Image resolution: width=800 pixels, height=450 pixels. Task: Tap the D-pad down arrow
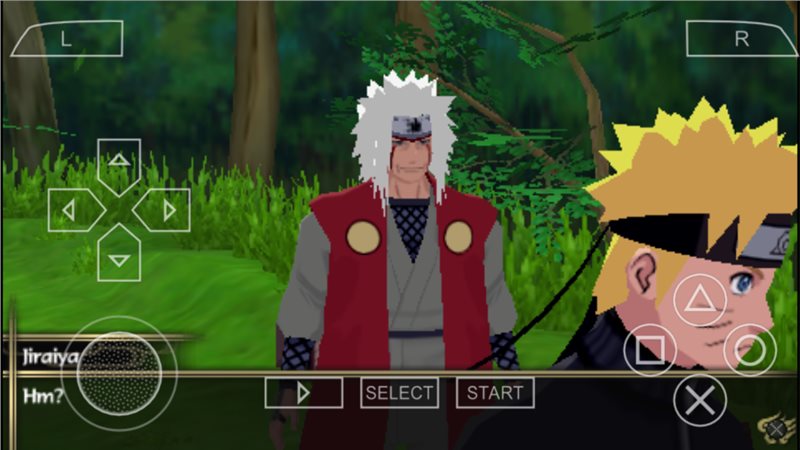point(119,259)
